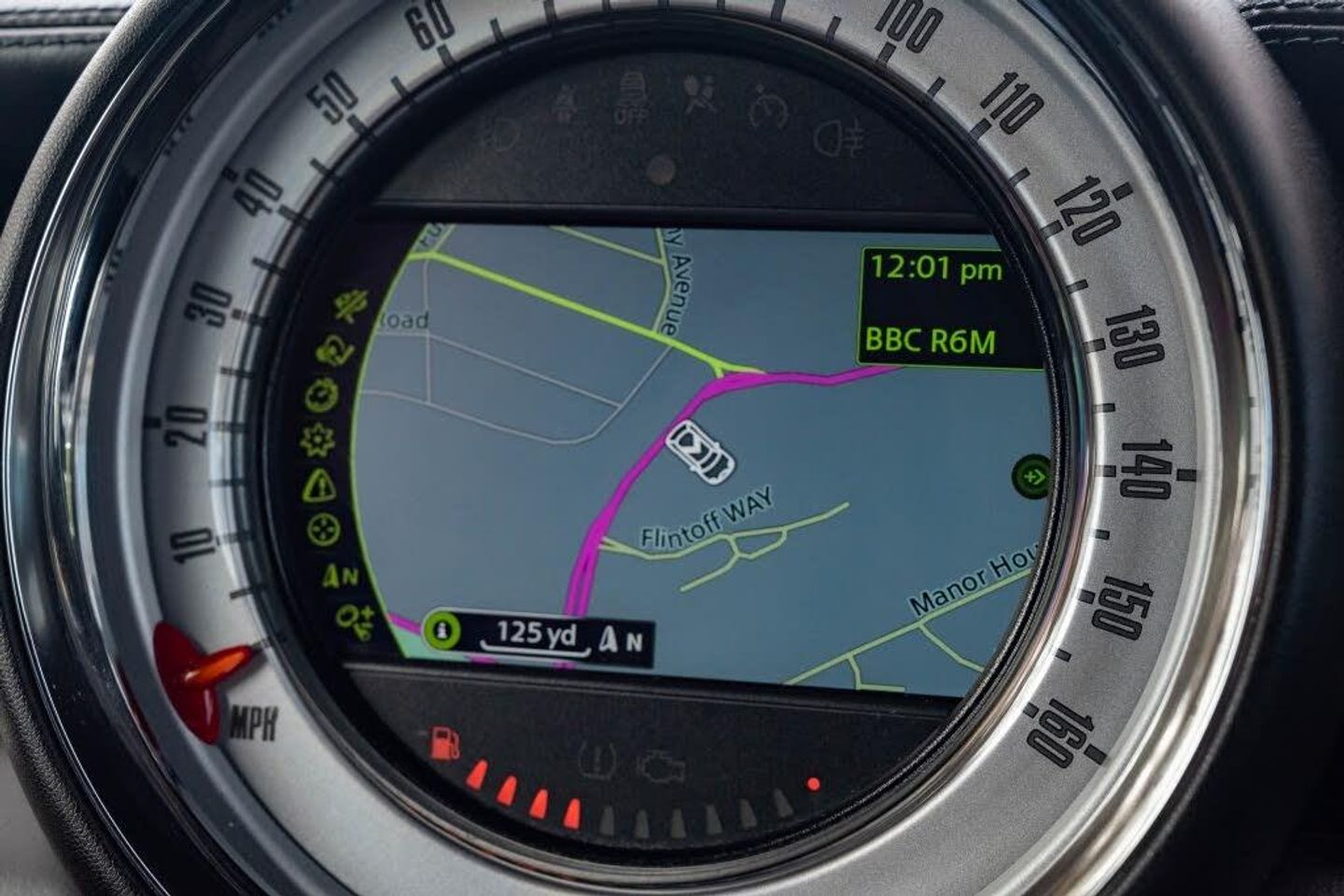The image size is (1344, 896).
Task: Click the white car position marker
Action: 703,452
